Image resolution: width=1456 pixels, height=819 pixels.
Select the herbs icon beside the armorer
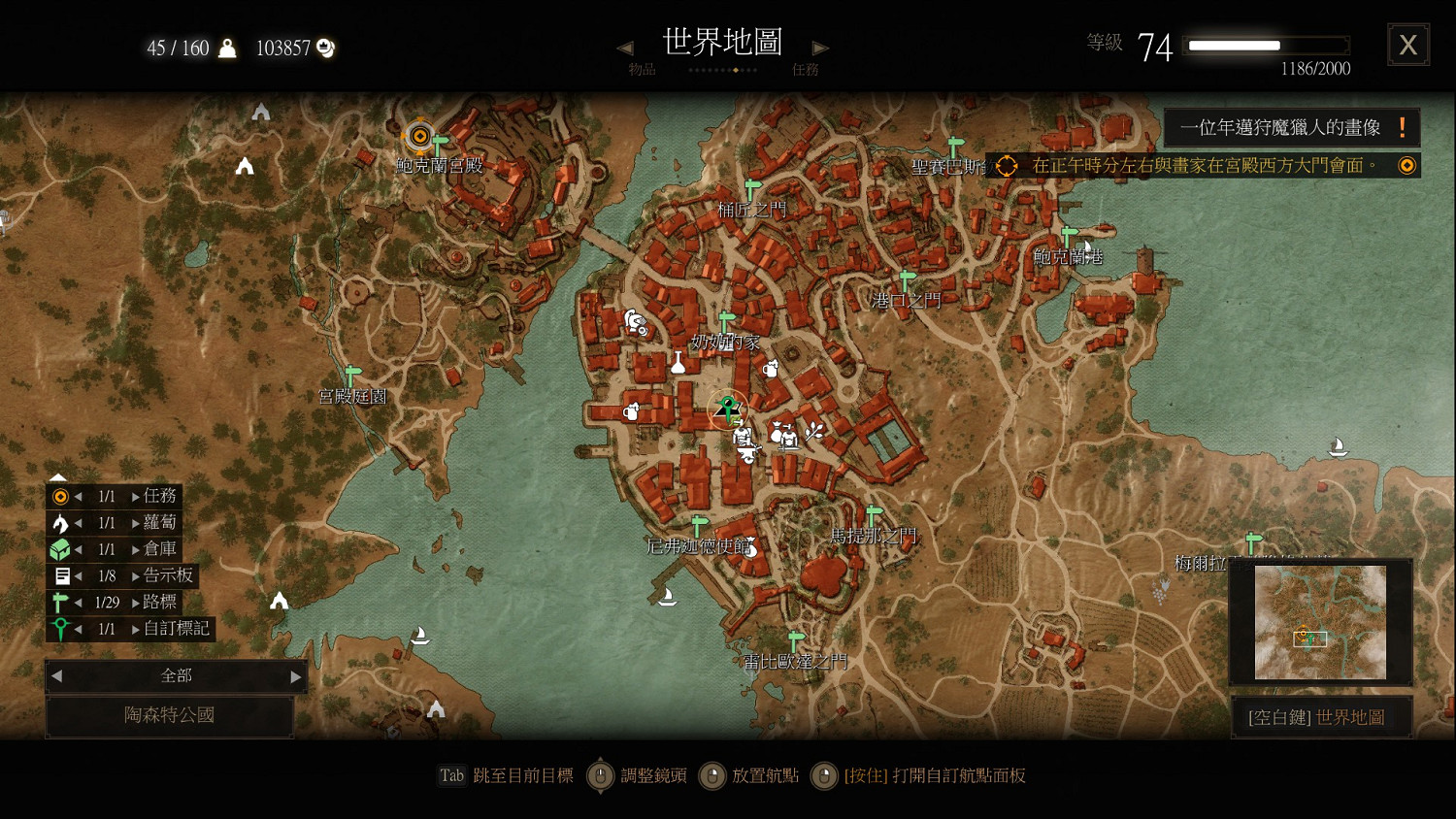click(x=813, y=432)
